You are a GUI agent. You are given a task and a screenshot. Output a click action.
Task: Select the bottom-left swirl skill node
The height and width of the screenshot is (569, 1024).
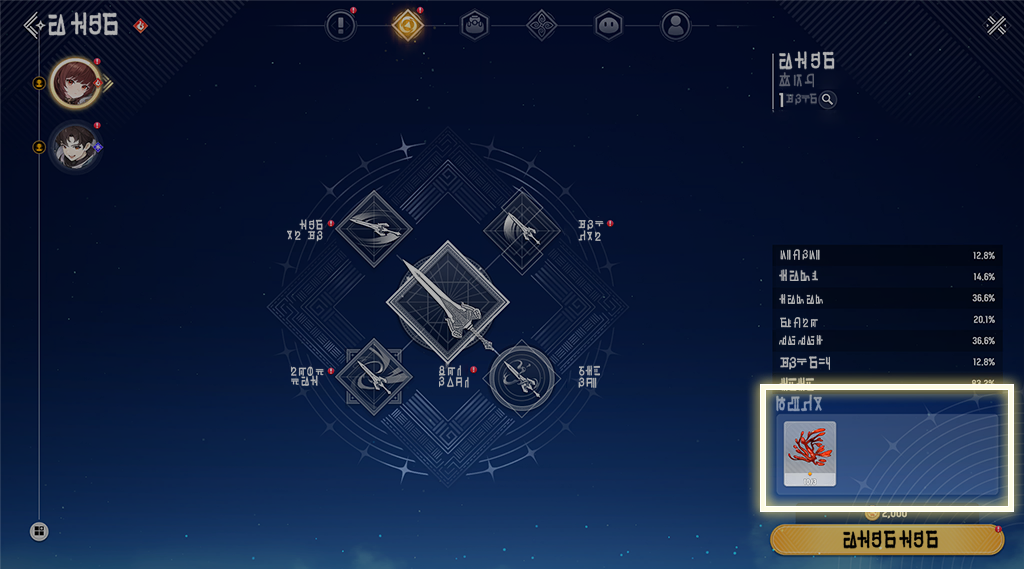coord(372,377)
